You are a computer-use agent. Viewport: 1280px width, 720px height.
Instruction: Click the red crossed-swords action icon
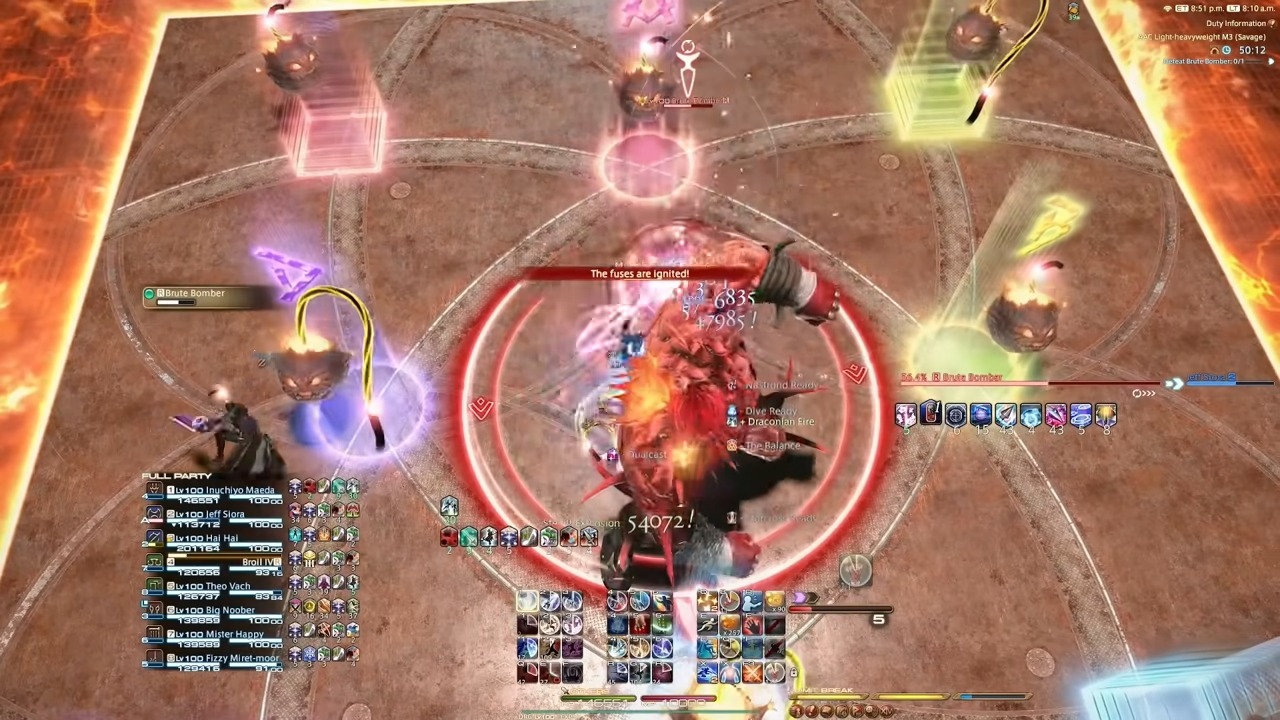753,673
